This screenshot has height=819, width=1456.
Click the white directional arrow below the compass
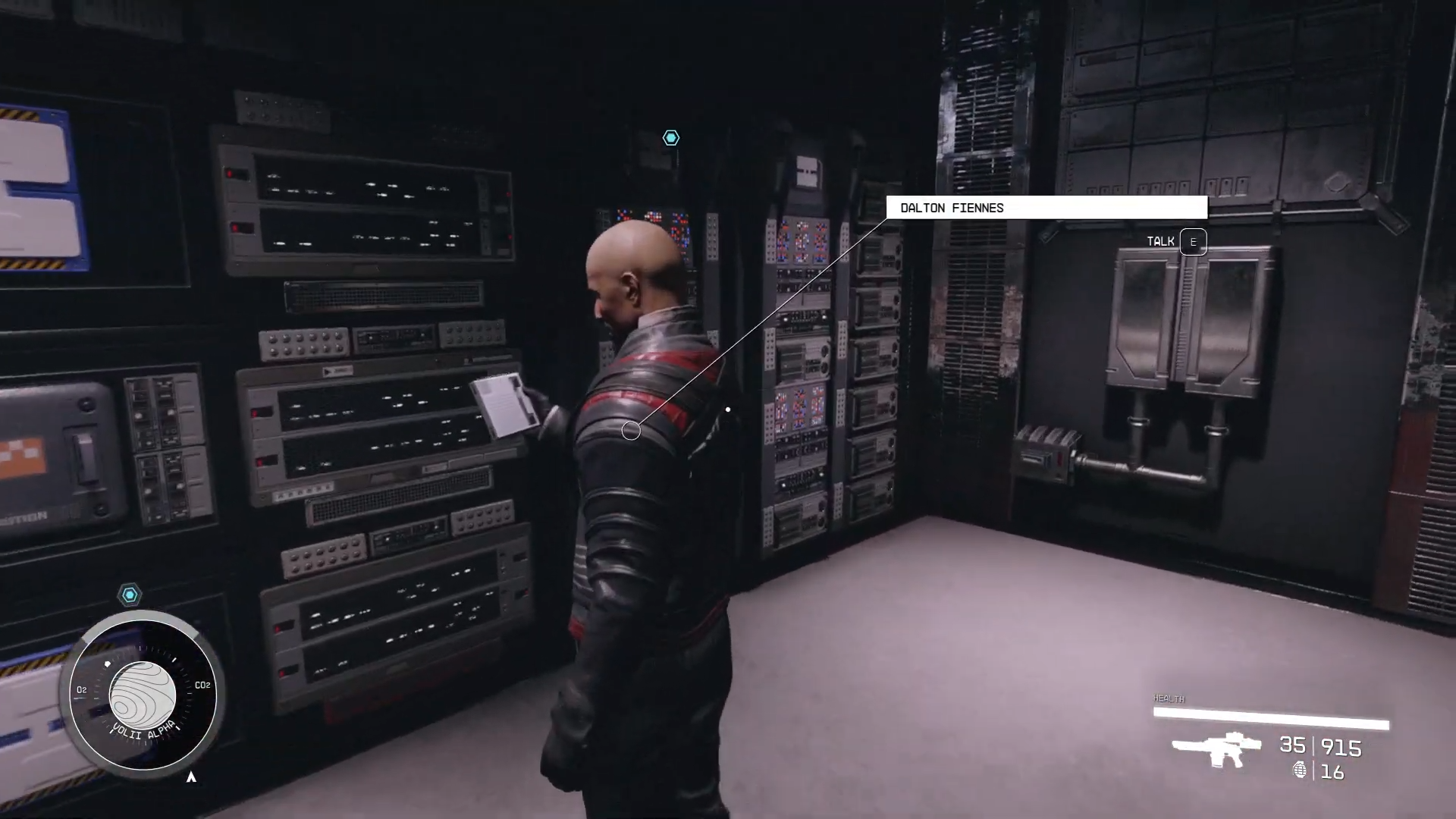pyautogui.click(x=192, y=777)
